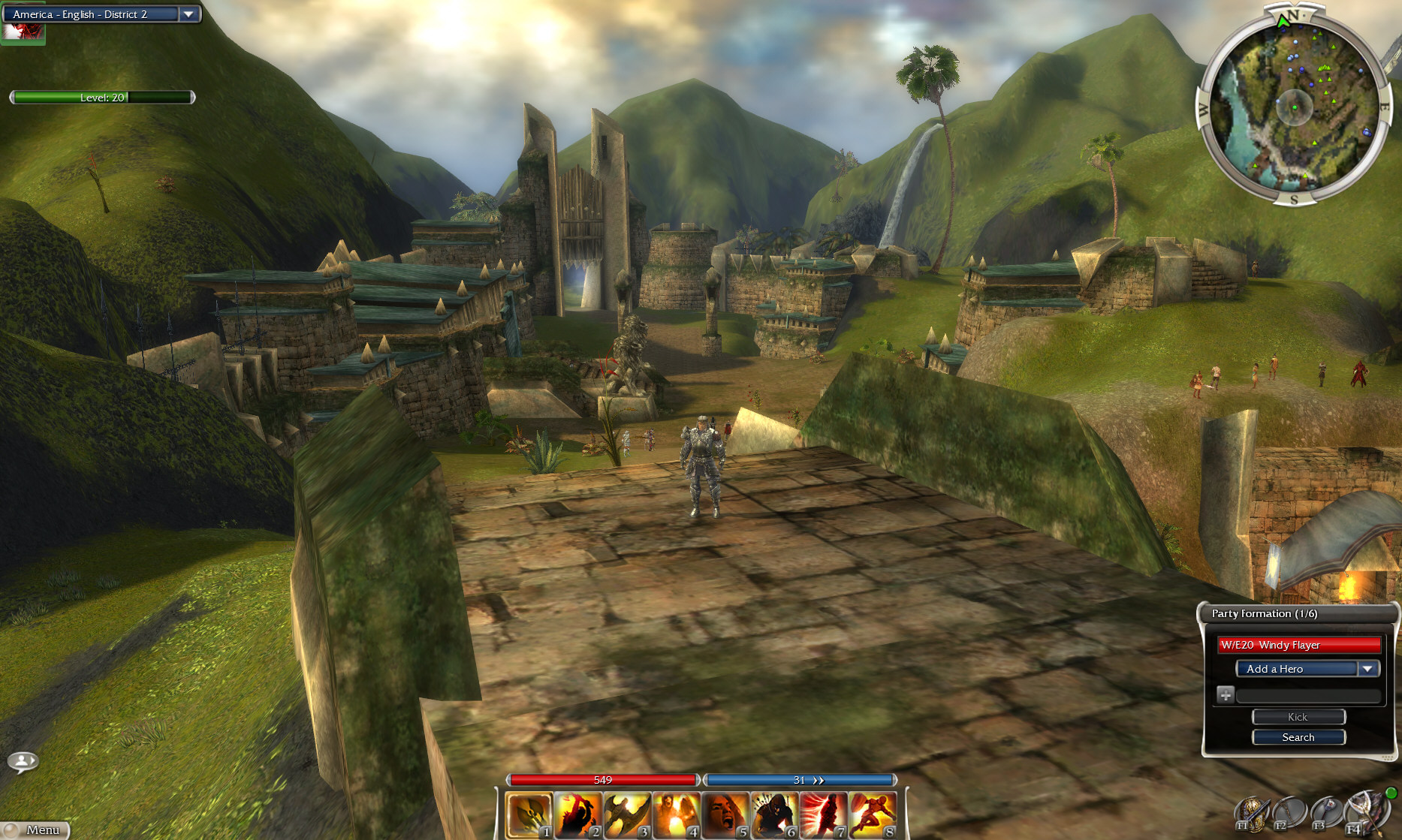Use skill 4 with glowing figures
1402x840 pixels.
[676, 814]
